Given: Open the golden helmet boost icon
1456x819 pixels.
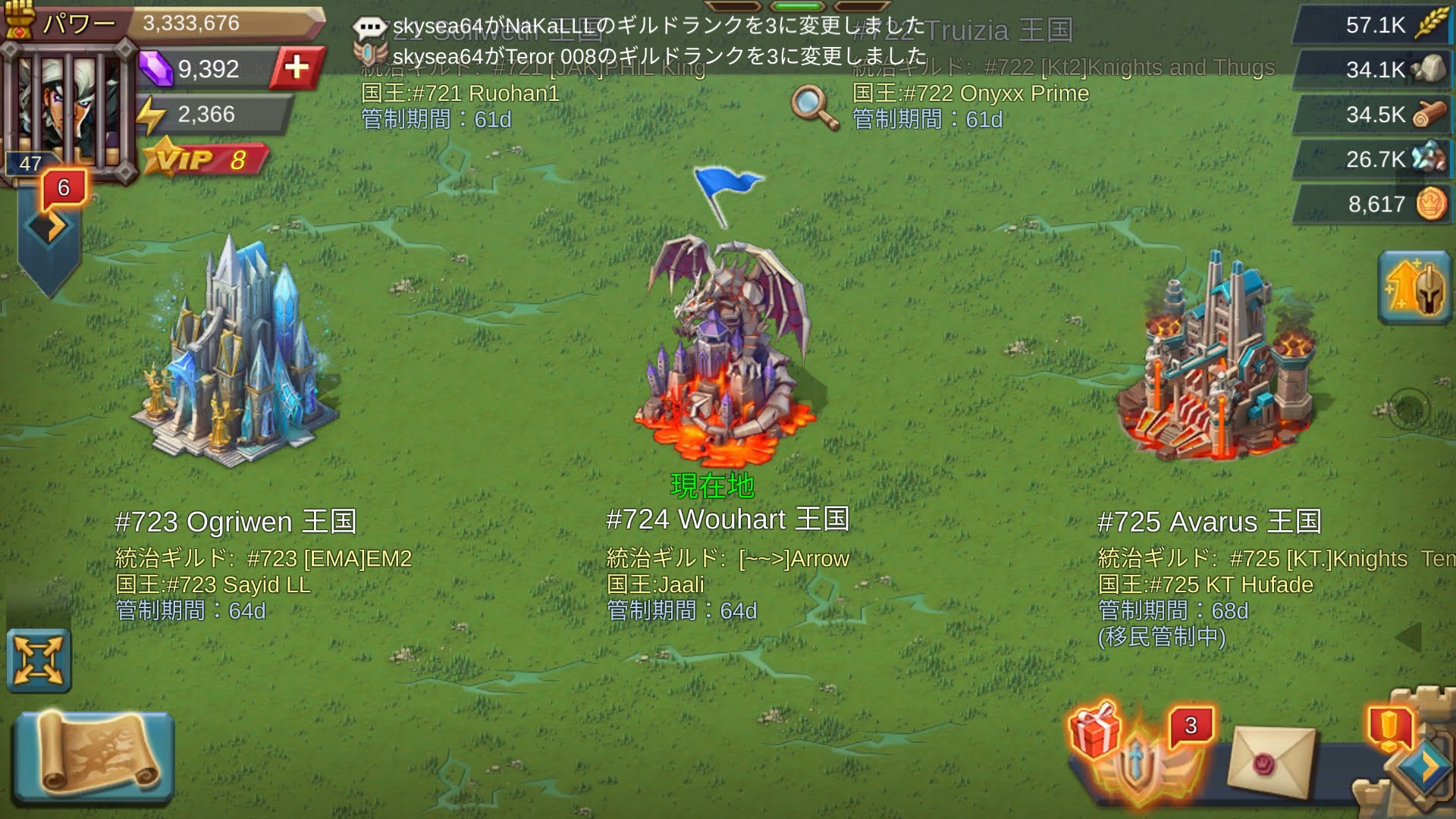Looking at the screenshot, I should pyautogui.click(x=1414, y=288).
